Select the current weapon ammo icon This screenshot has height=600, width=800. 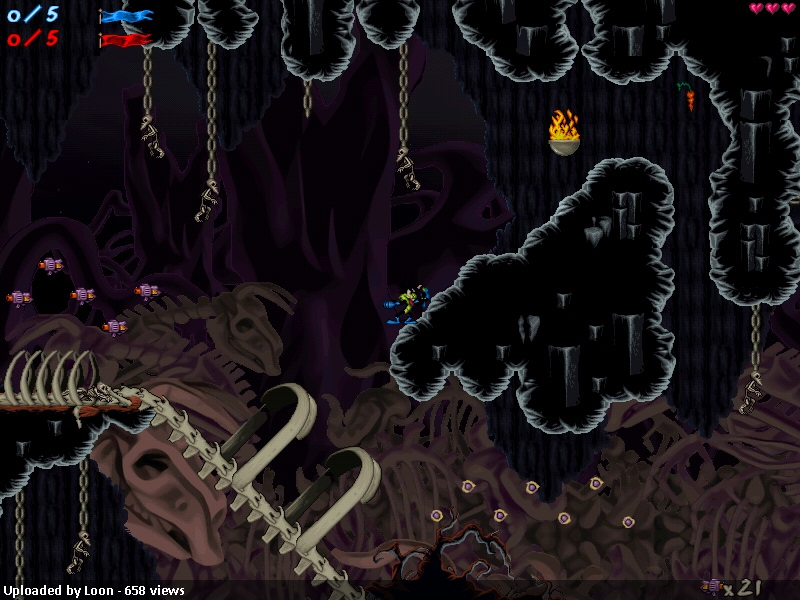712,586
